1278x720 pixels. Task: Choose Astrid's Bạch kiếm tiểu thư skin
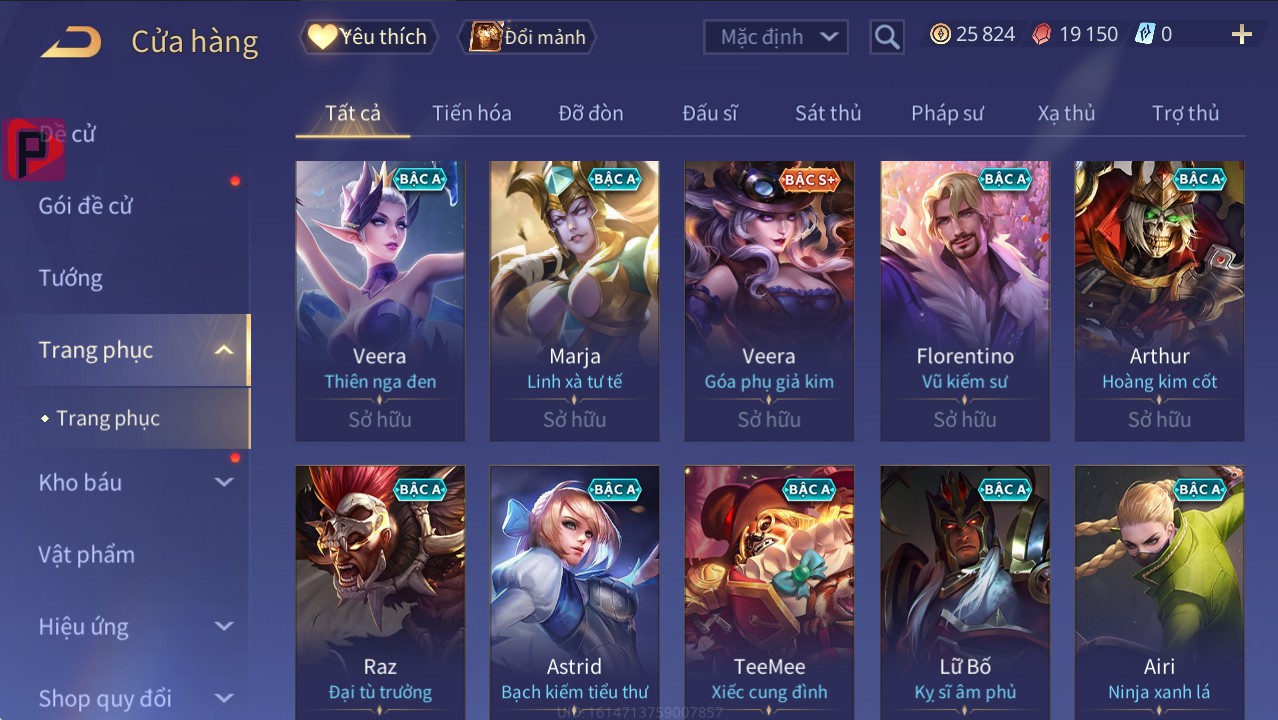tap(574, 592)
